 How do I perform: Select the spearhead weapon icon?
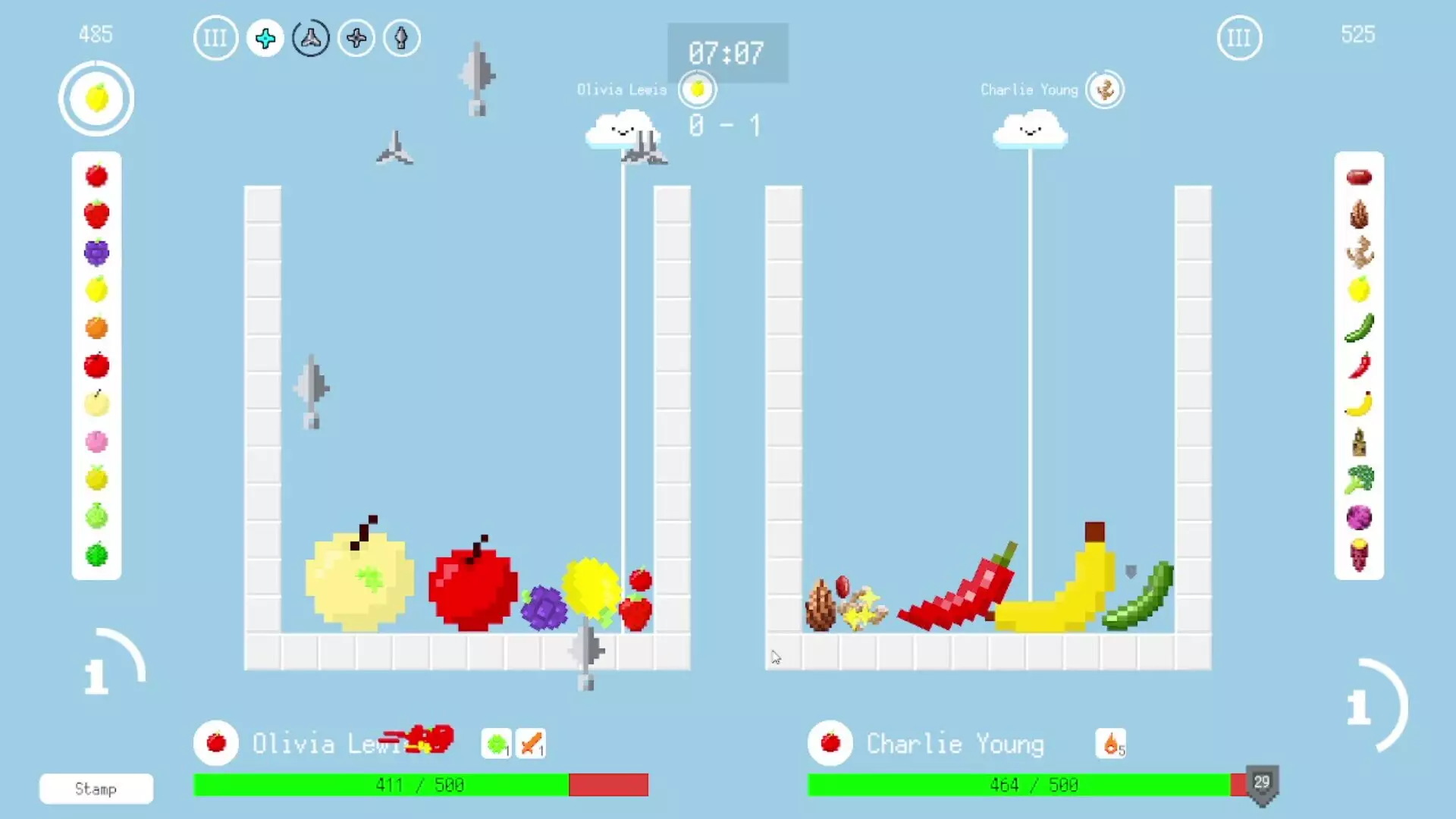(401, 38)
